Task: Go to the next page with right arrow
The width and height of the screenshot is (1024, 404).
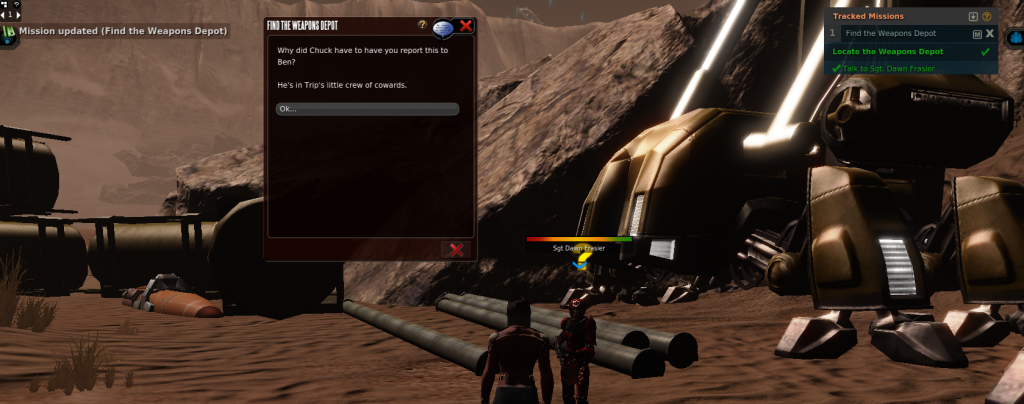Action: click(18, 16)
